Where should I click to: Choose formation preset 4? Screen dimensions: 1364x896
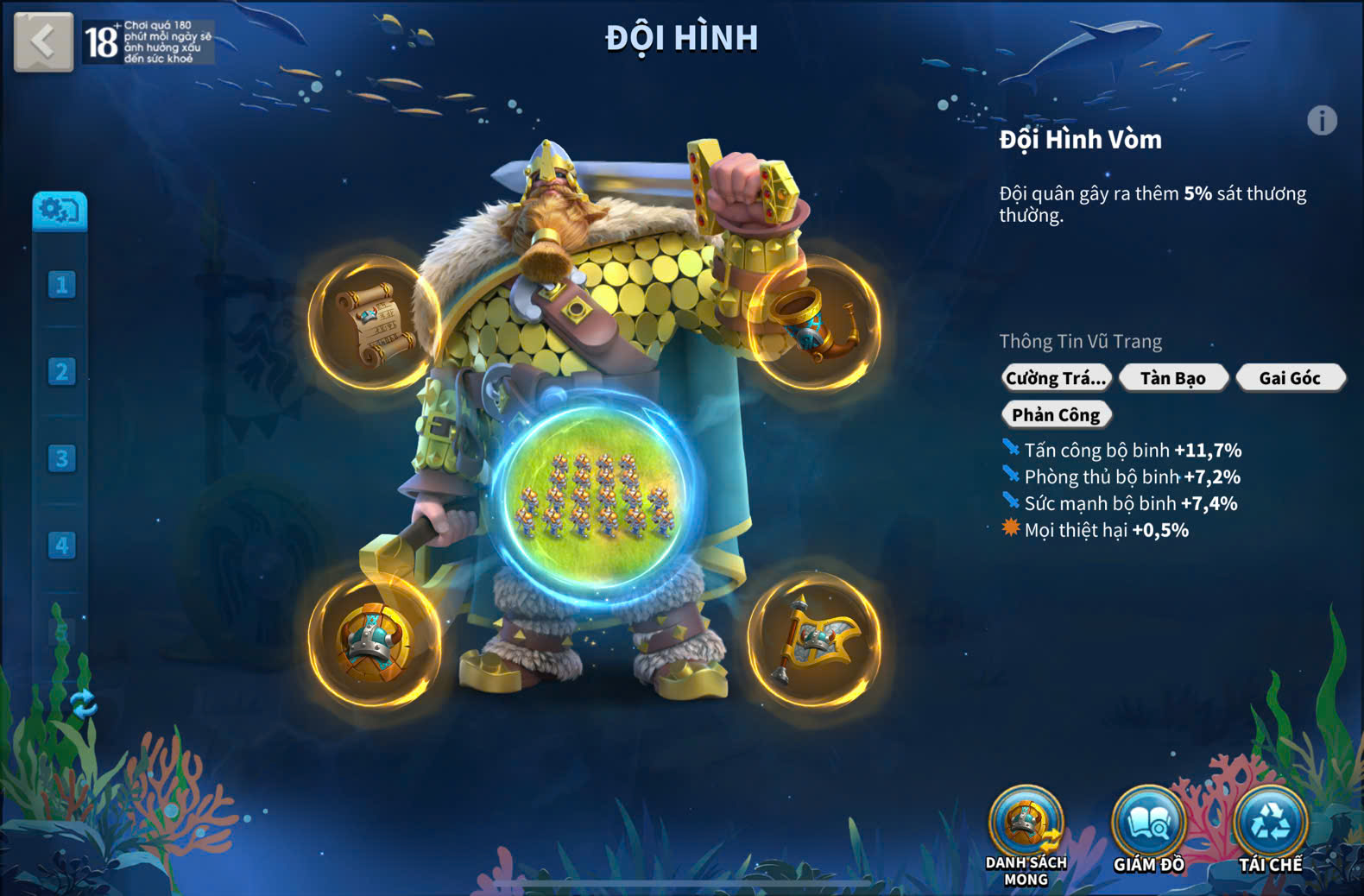click(x=61, y=546)
